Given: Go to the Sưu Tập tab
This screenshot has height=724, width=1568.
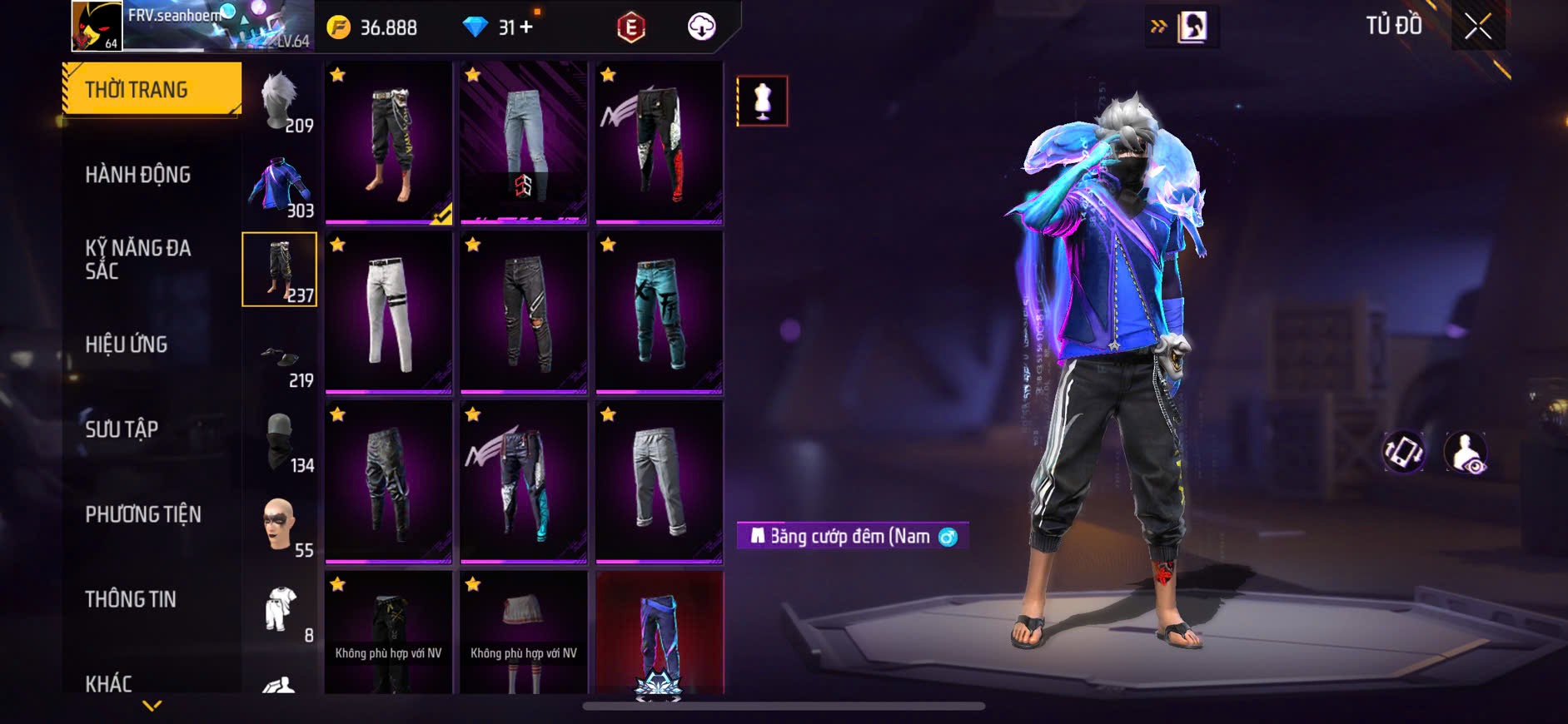Looking at the screenshot, I should (x=122, y=429).
